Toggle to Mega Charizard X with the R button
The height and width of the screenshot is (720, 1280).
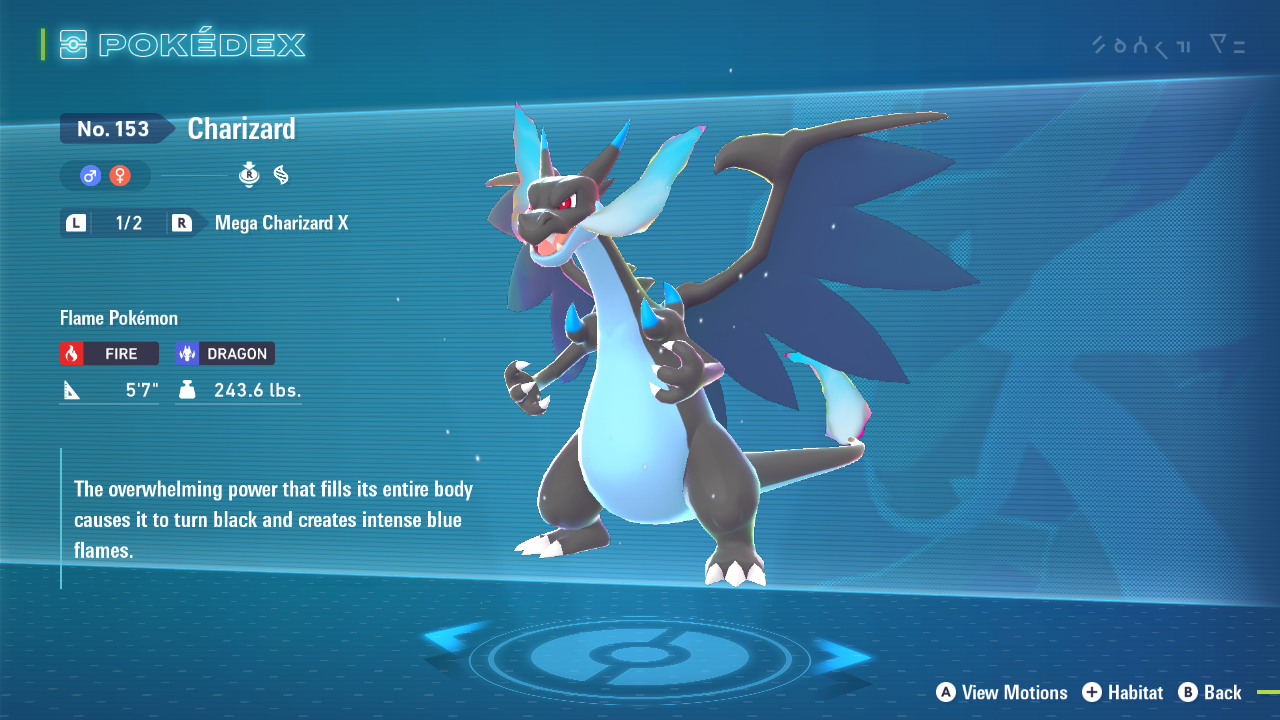(x=183, y=222)
